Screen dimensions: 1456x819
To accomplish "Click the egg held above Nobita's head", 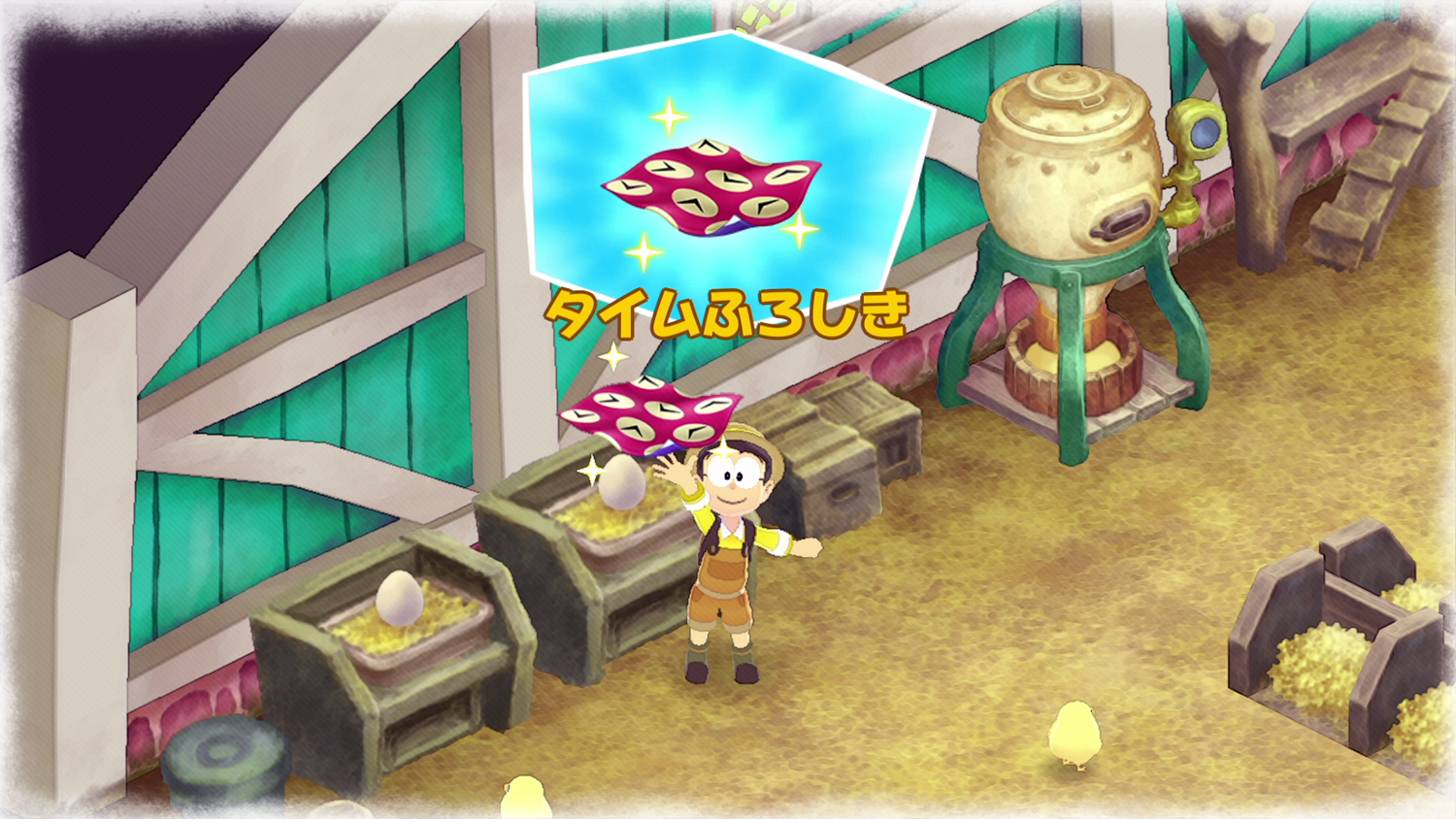I will [x=621, y=480].
